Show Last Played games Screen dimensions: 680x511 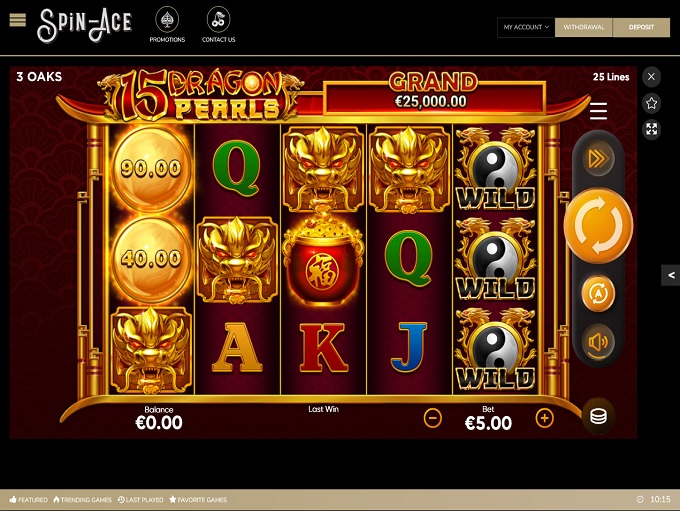pos(140,499)
